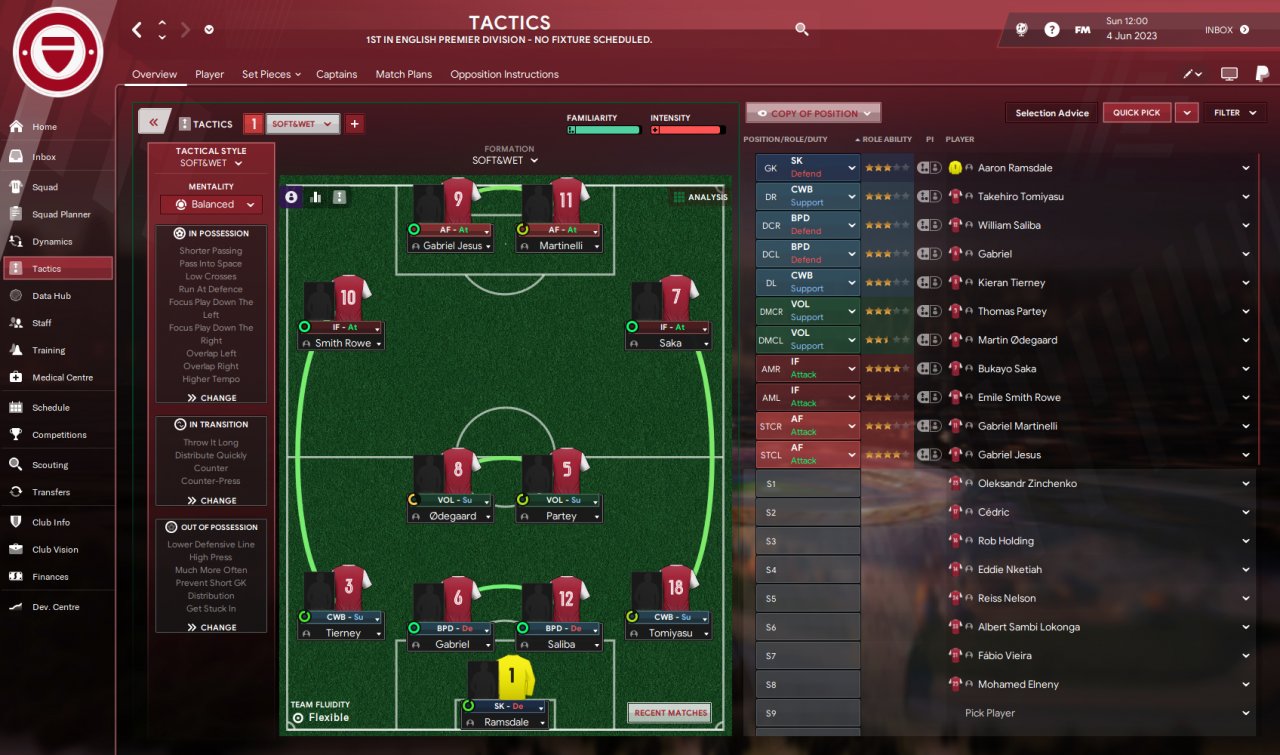The width and height of the screenshot is (1280, 755).
Task: Open the Scouting menu entry
Action: point(50,465)
